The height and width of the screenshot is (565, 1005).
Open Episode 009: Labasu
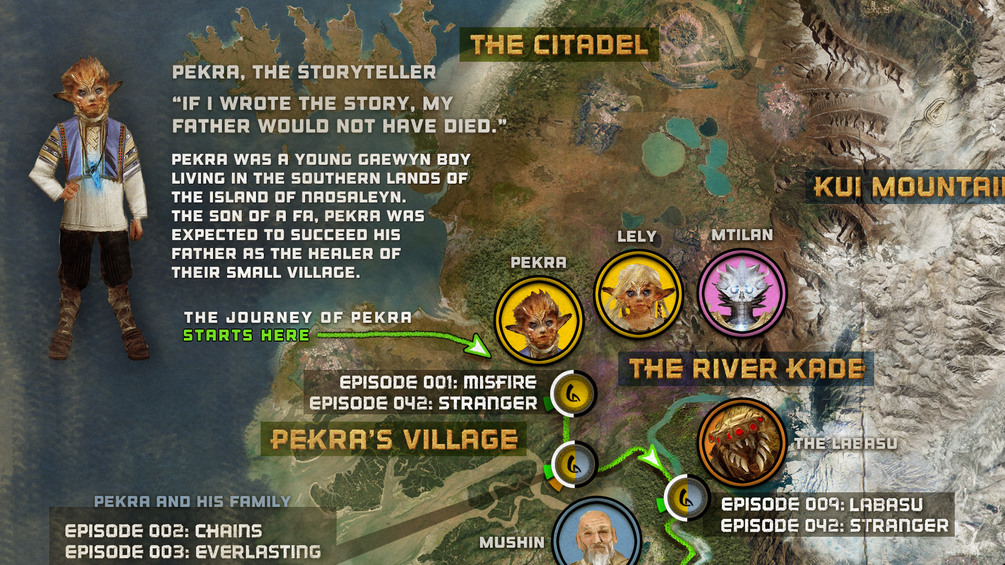click(x=822, y=504)
